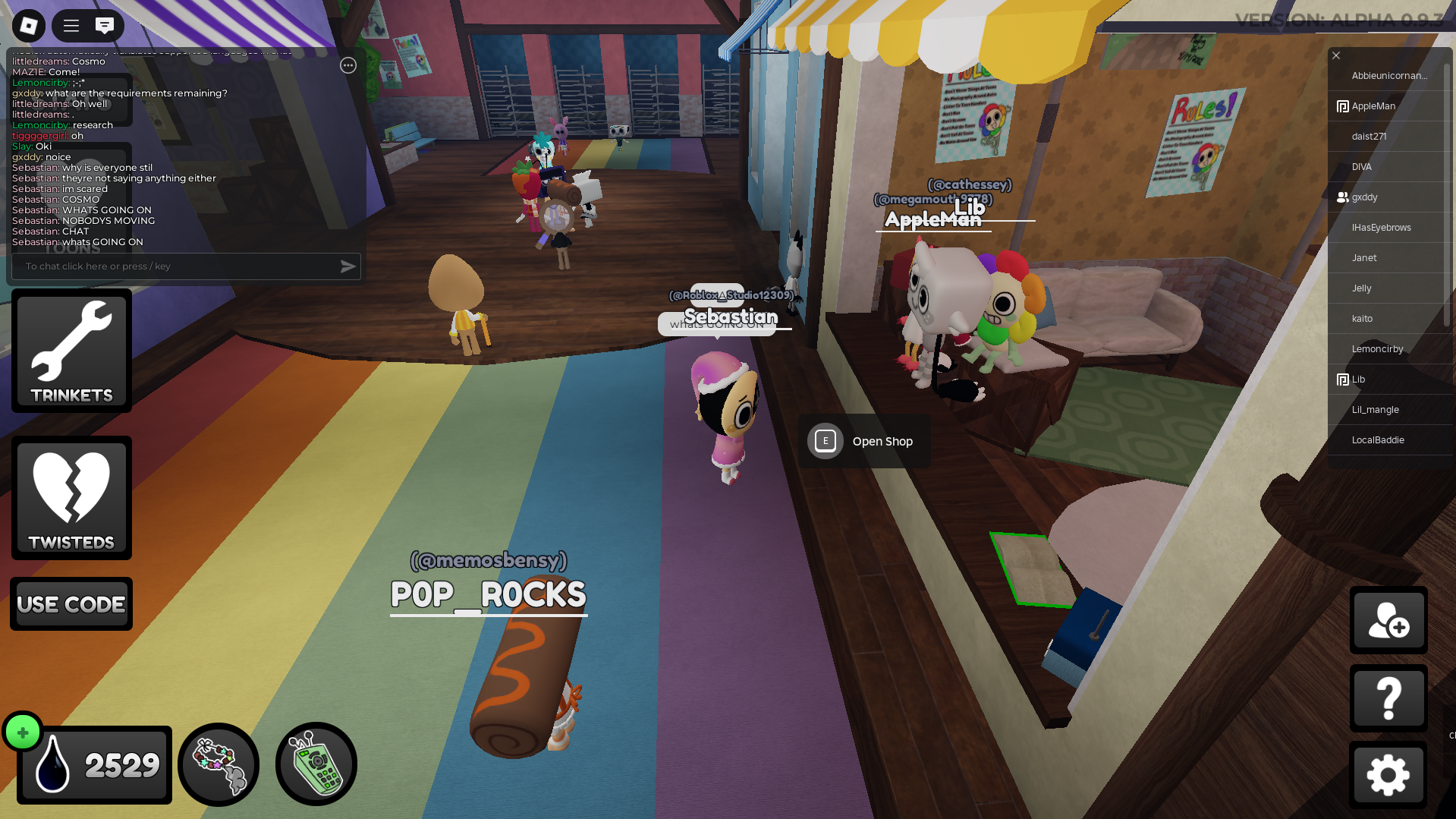Image resolution: width=1456 pixels, height=819 pixels.
Task: Click the green plus currency button
Action: click(x=23, y=732)
